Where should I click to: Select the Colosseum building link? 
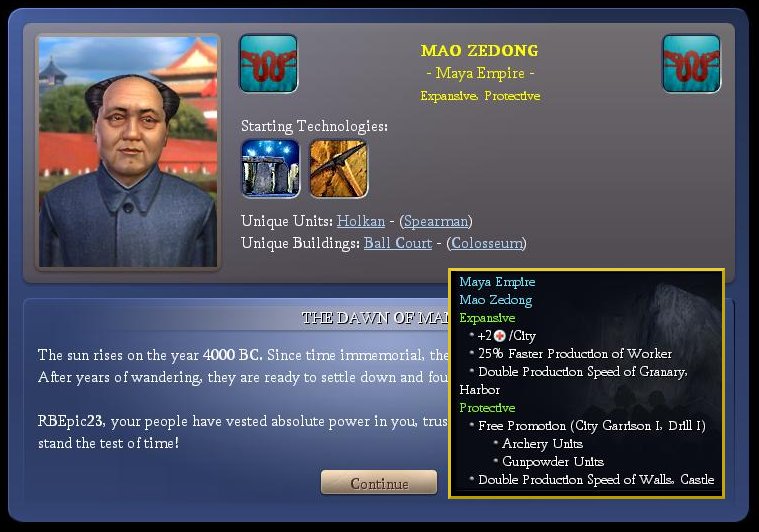(486, 242)
